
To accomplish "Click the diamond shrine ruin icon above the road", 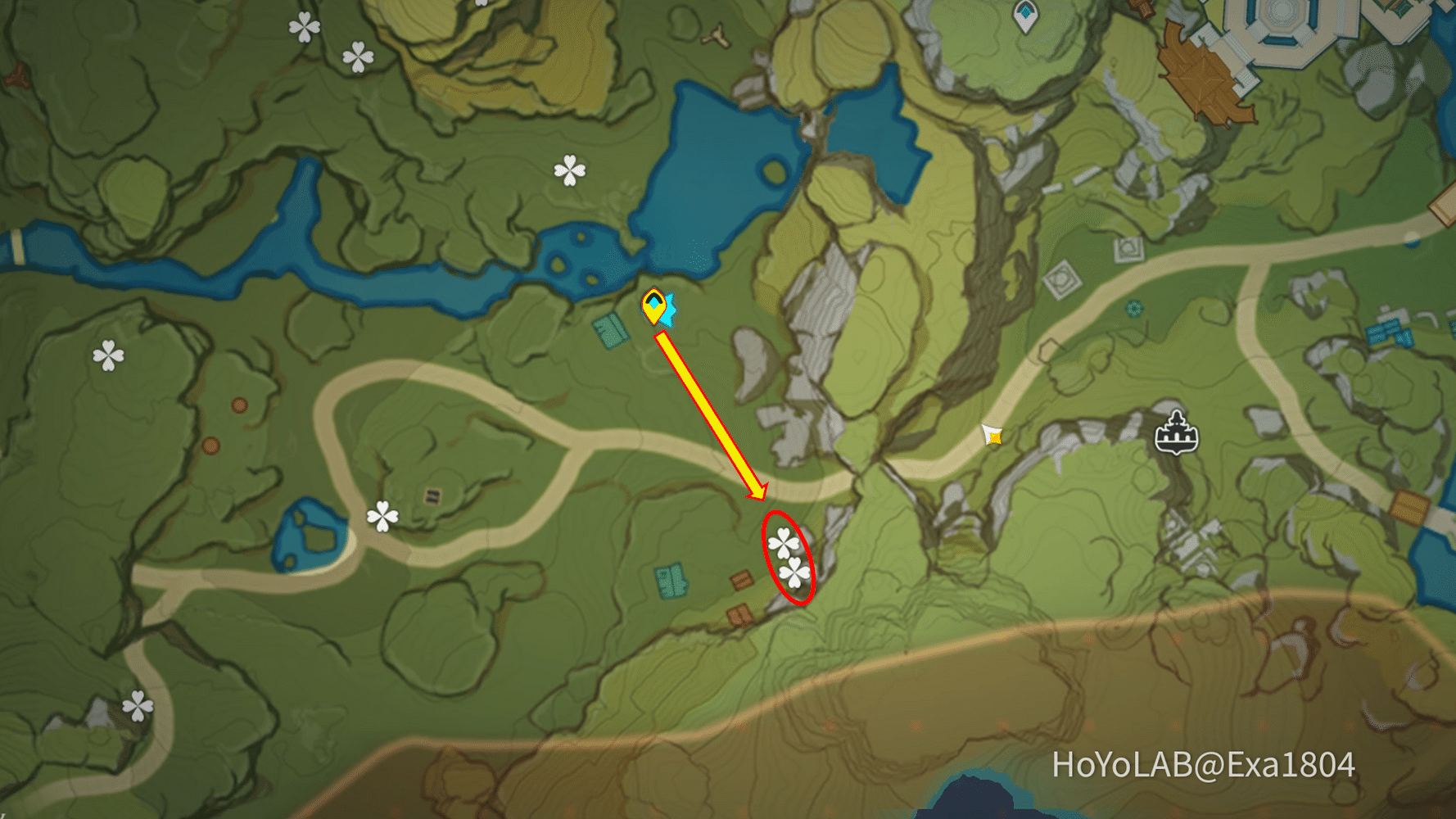I will coord(1062,280).
